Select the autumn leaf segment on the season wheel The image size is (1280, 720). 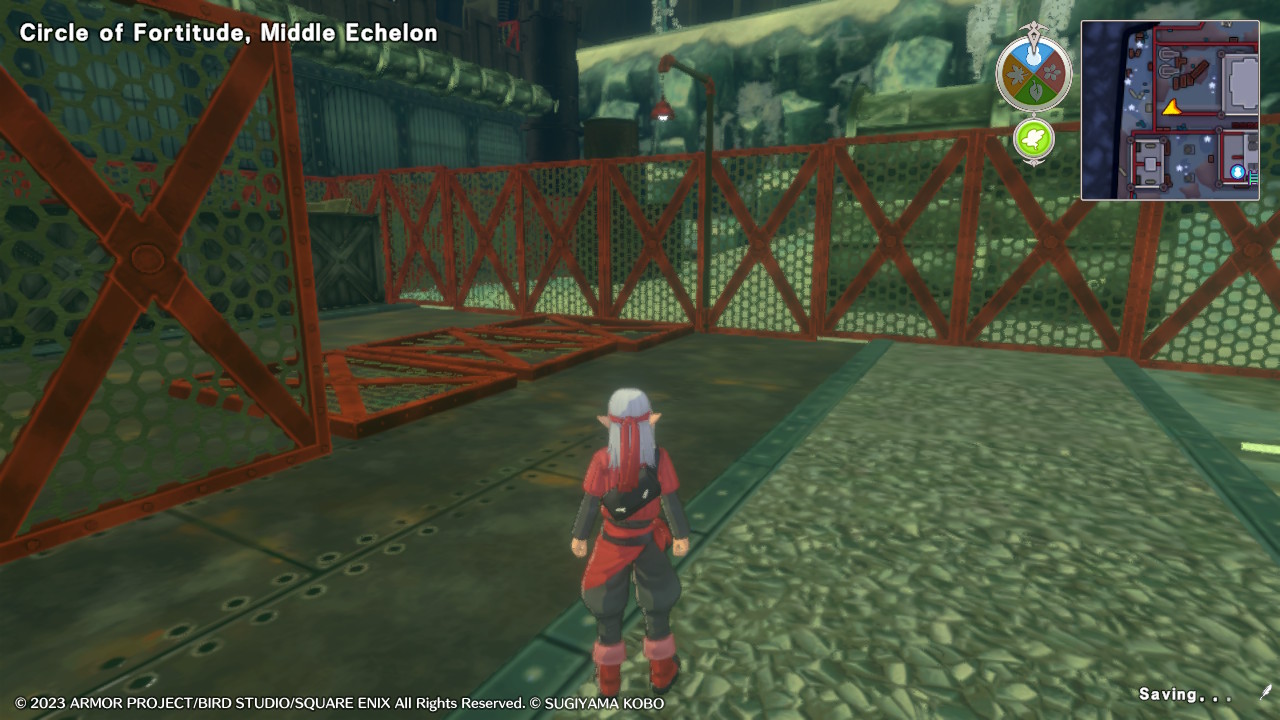[x=1017, y=76]
